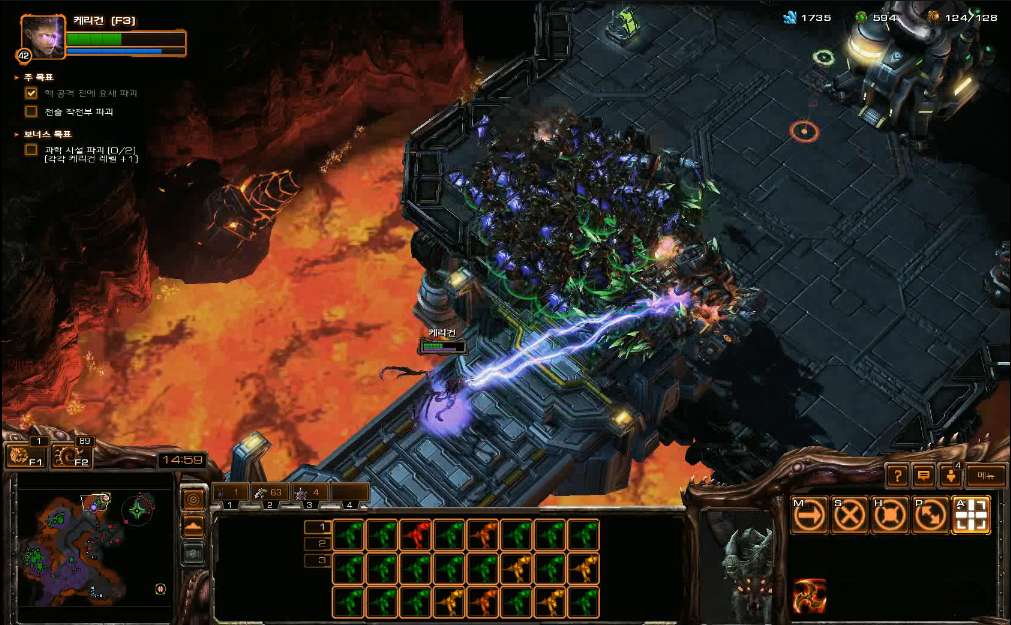Viewport: 1011px width, 625px height.
Task: Activate the Stop command
Action: [850, 514]
